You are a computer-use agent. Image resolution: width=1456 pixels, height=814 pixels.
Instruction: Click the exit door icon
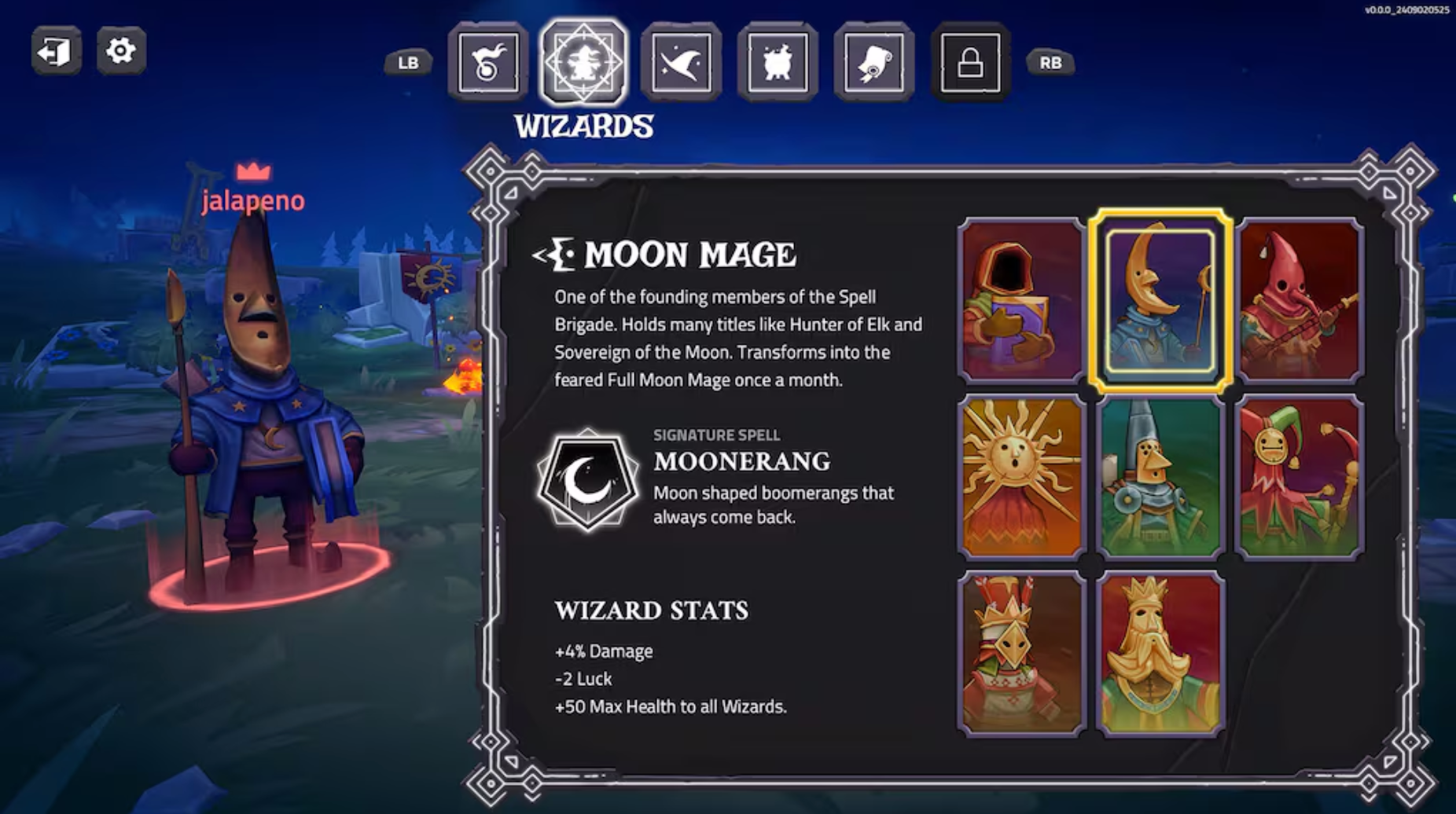click(x=56, y=50)
